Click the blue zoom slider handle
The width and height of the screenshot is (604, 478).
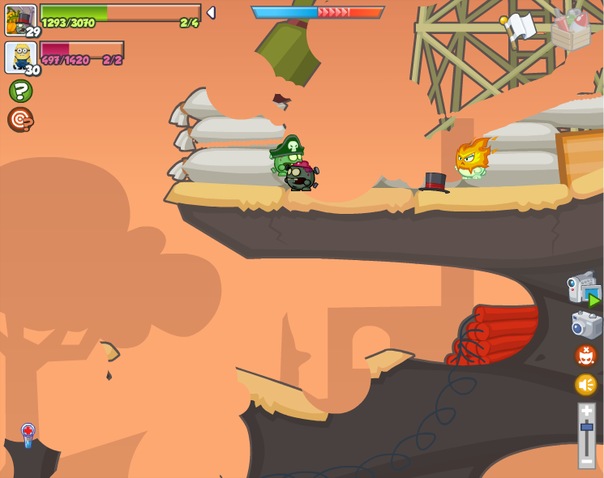pos(586,428)
